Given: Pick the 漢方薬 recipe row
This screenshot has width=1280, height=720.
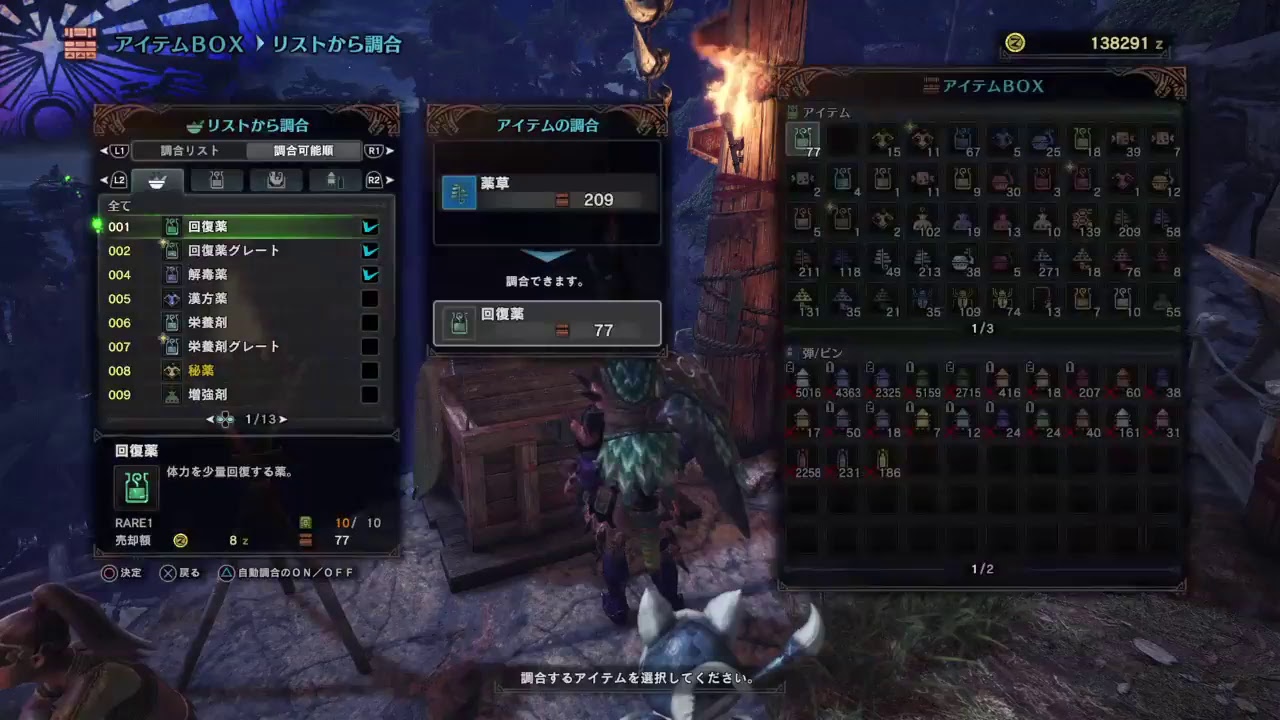Looking at the screenshot, I should click(240, 299).
